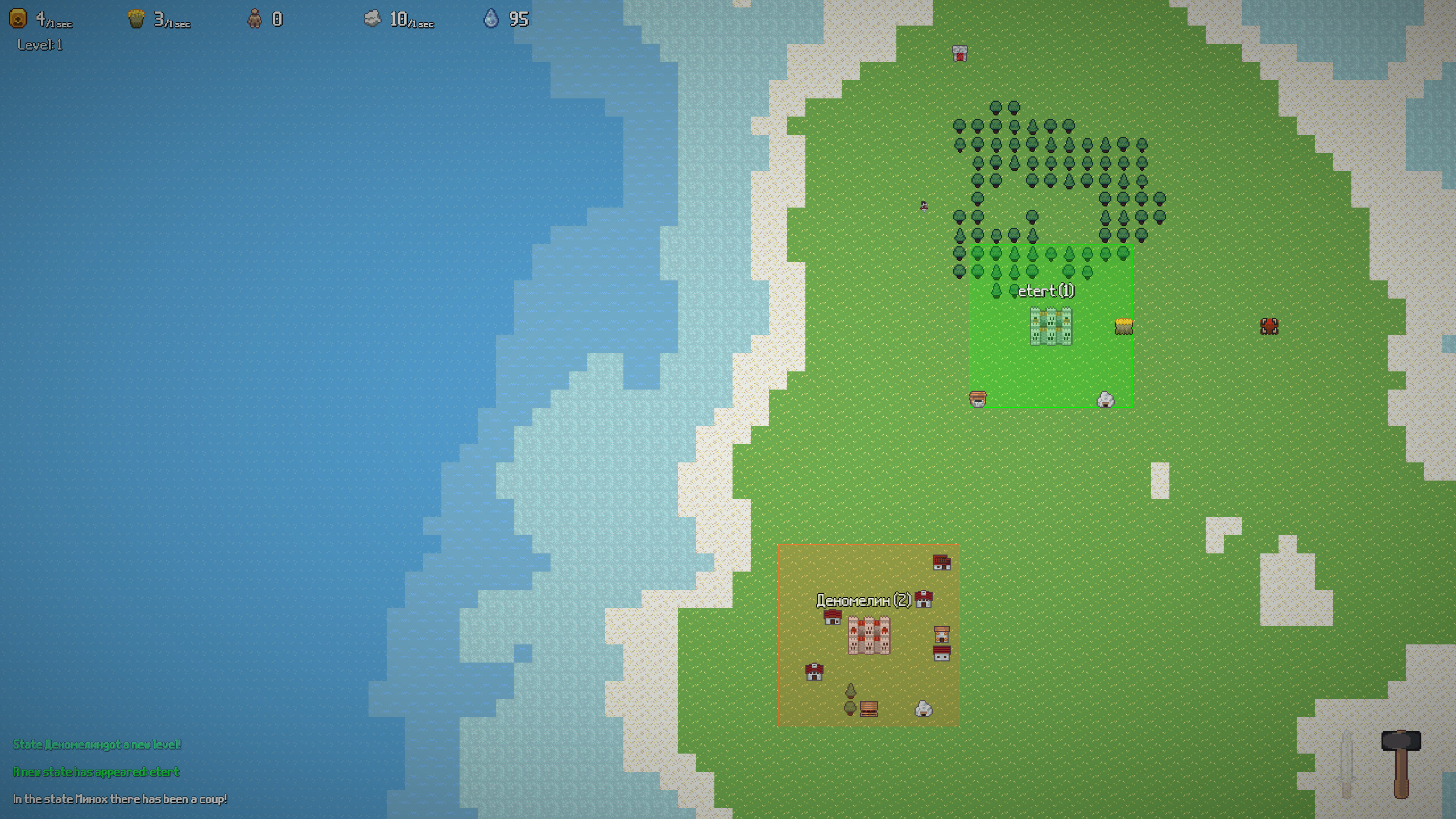
Task: Click the hay bale near etert castle
Action: coord(1124,325)
